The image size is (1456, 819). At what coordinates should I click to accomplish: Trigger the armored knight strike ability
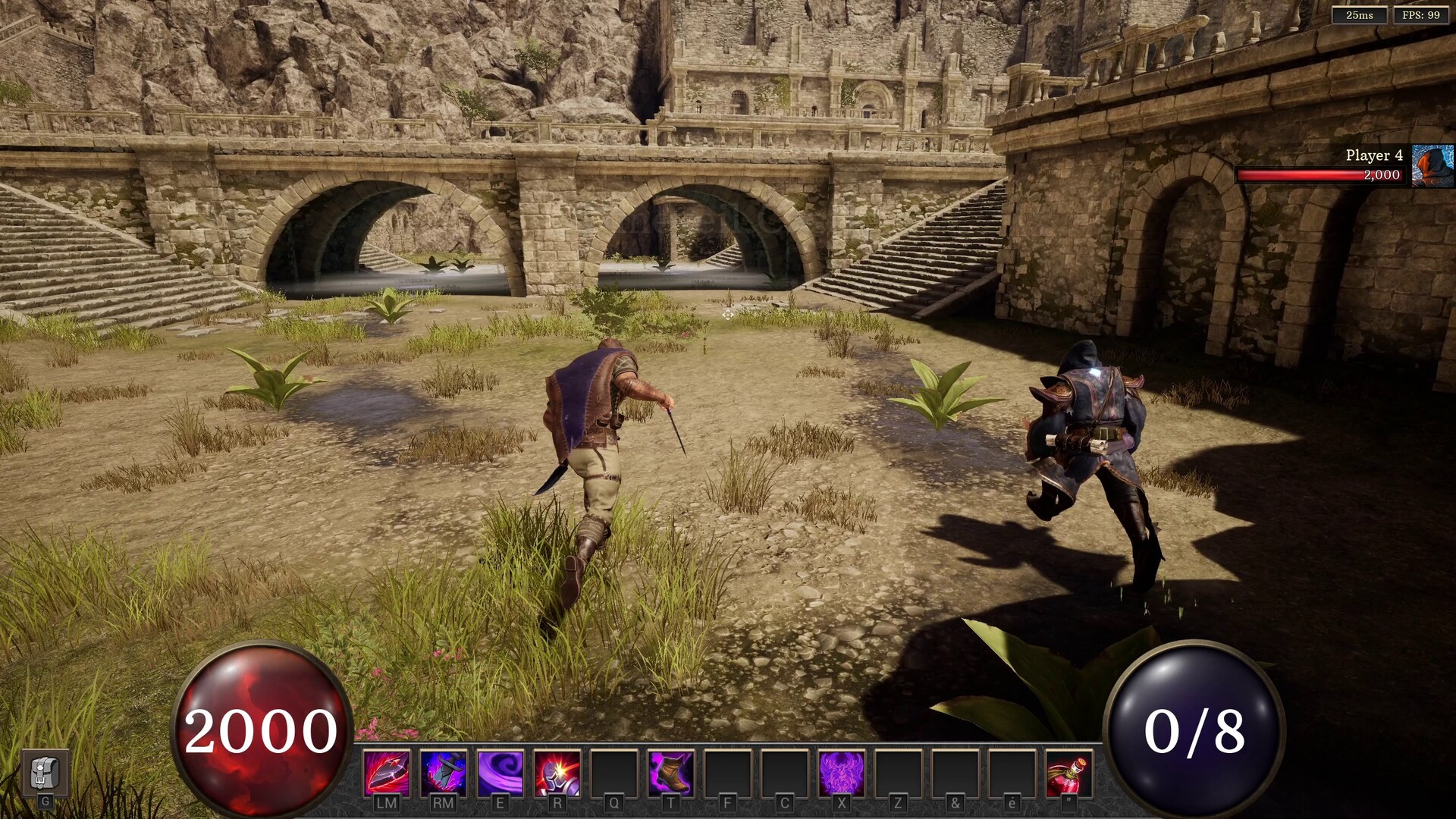click(557, 773)
